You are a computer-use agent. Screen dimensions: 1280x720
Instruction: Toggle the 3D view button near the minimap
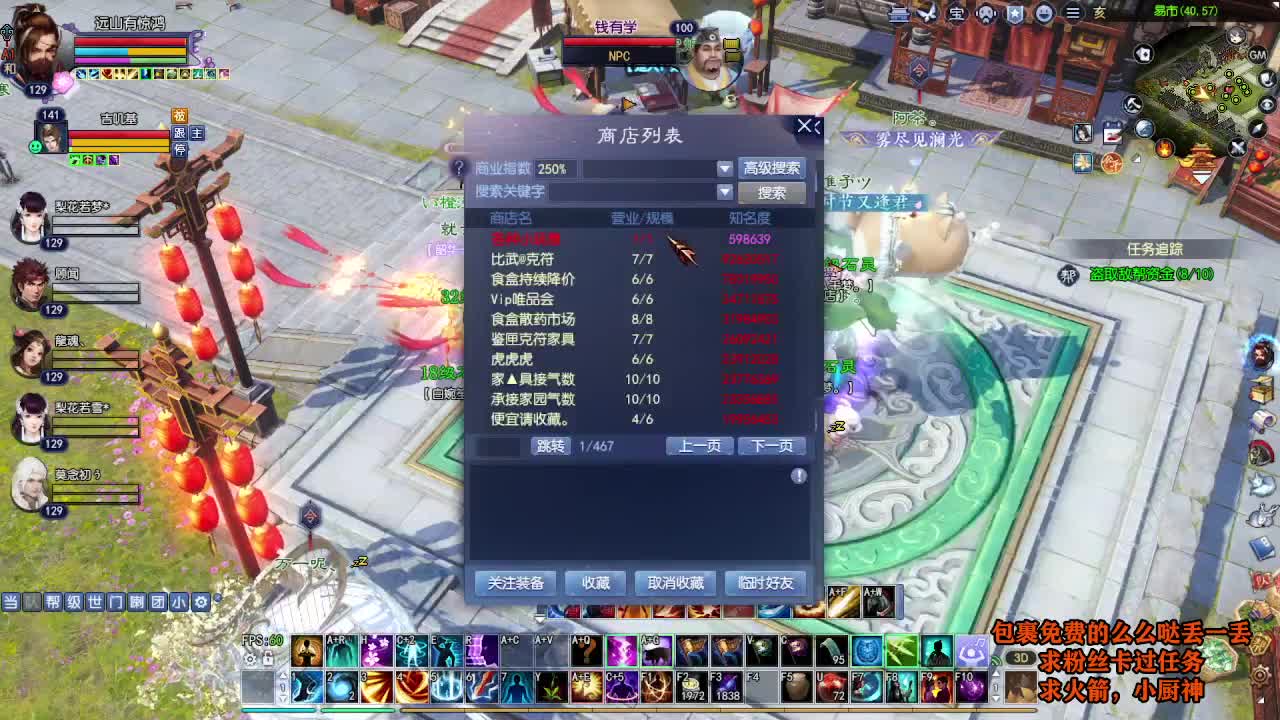tap(1021, 657)
